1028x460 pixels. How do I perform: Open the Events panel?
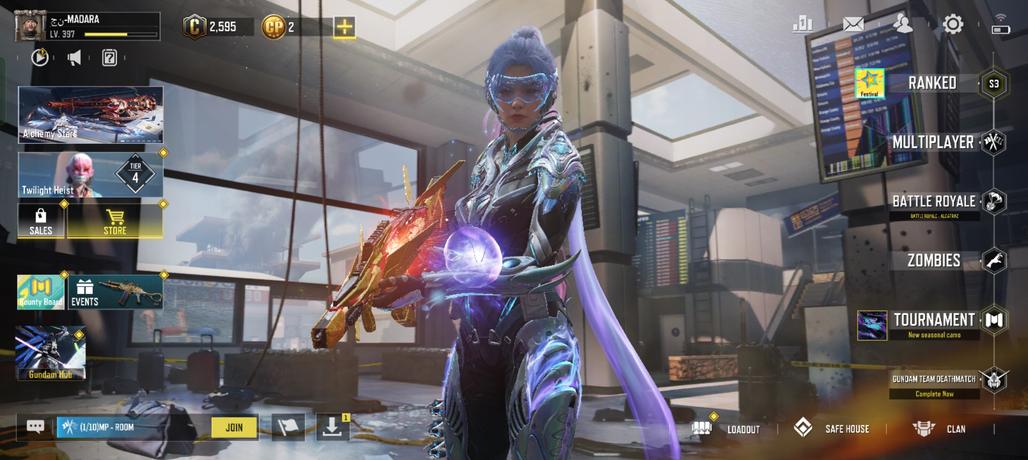click(x=115, y=292)
